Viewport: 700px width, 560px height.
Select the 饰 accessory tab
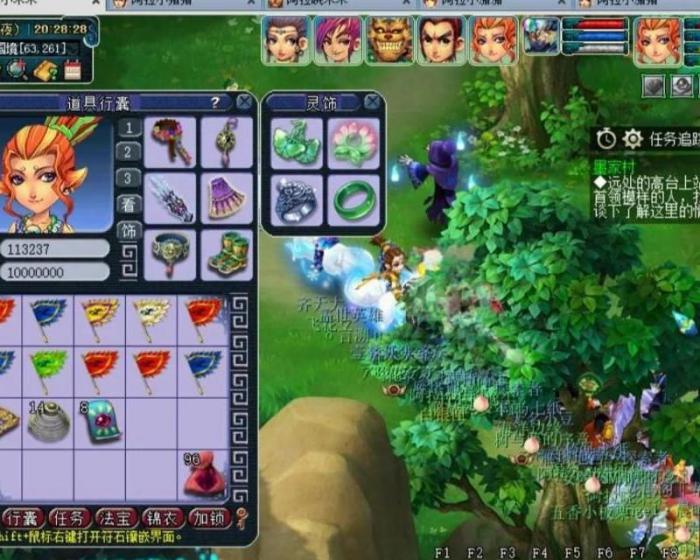tap(128, 230)
